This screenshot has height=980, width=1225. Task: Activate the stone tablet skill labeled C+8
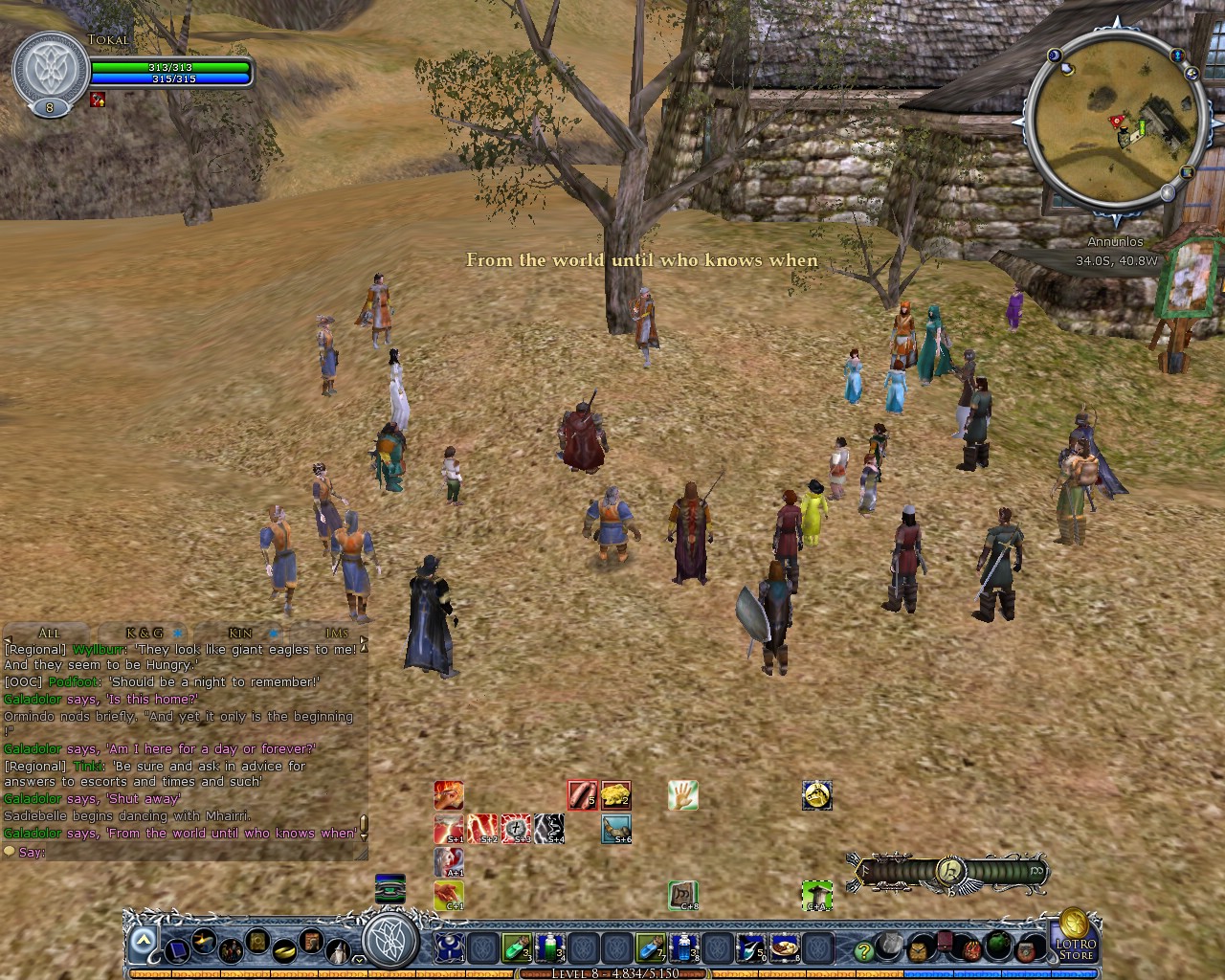682,894
